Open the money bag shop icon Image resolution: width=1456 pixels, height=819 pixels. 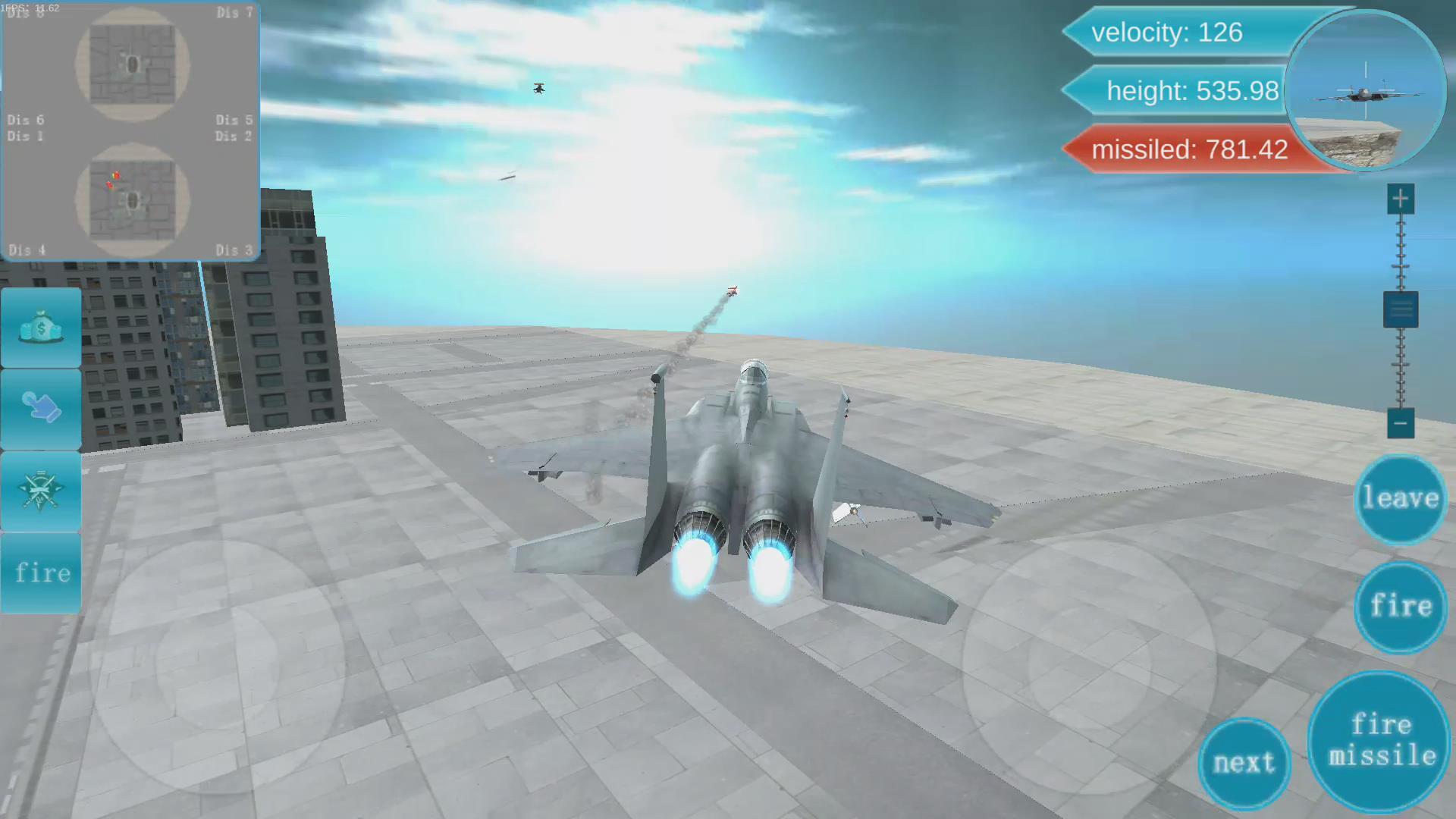click(x=41, y=328)
